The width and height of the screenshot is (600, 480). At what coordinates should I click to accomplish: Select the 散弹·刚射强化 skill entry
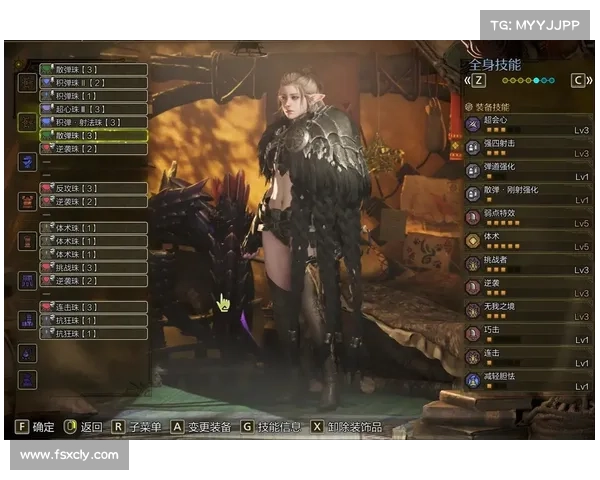pos(527,194)
